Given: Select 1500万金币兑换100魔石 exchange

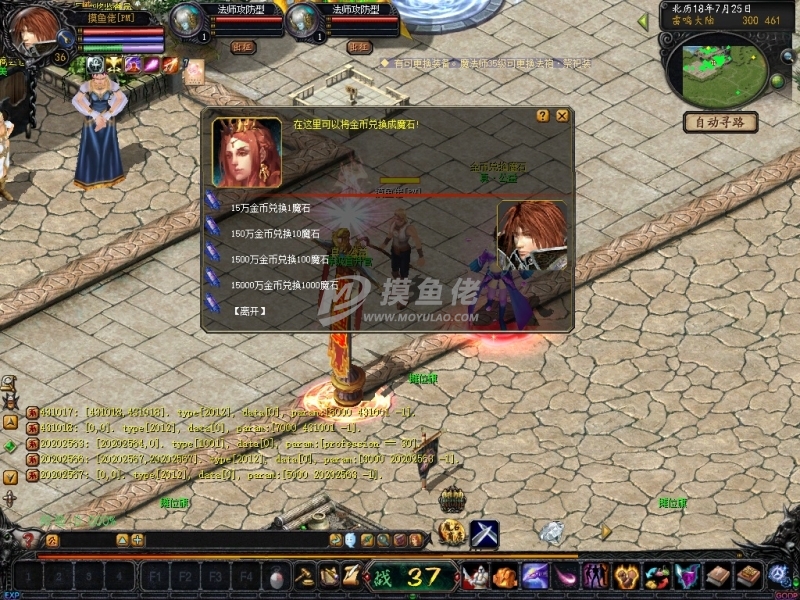Looking at the screenshot, I should [x=279, y=259].
